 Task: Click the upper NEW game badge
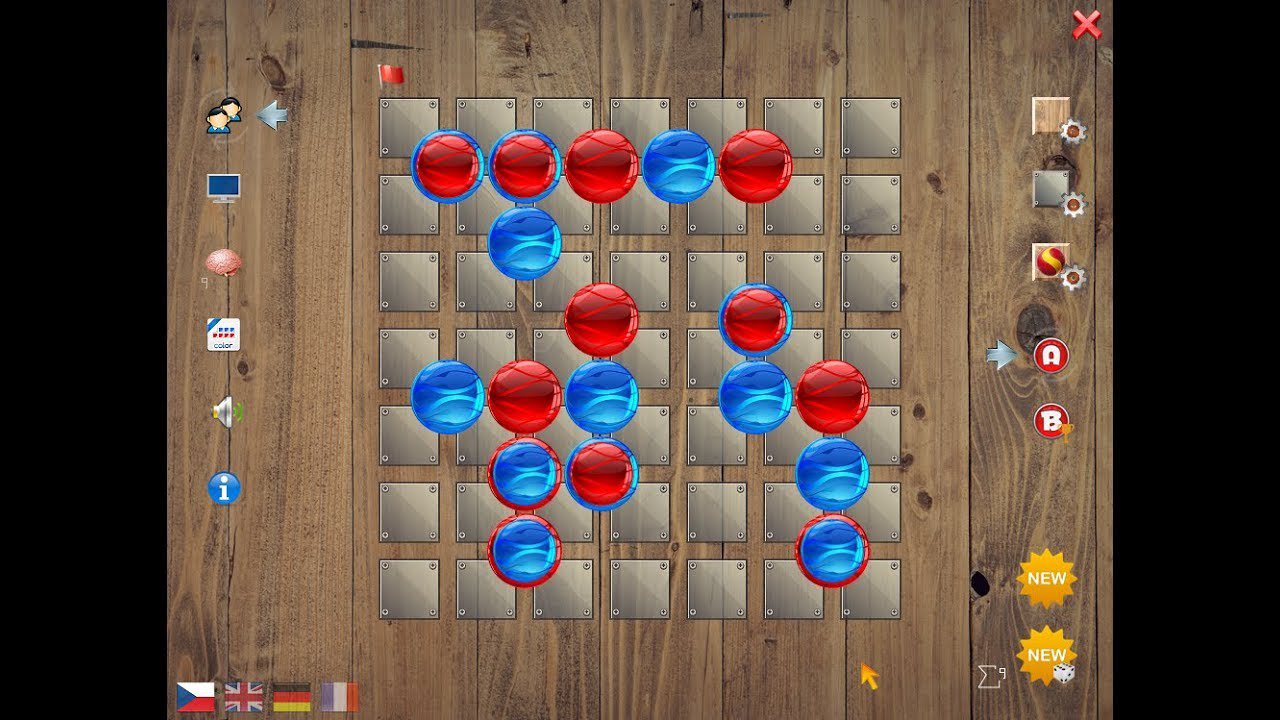click(x=1046, y=578)
